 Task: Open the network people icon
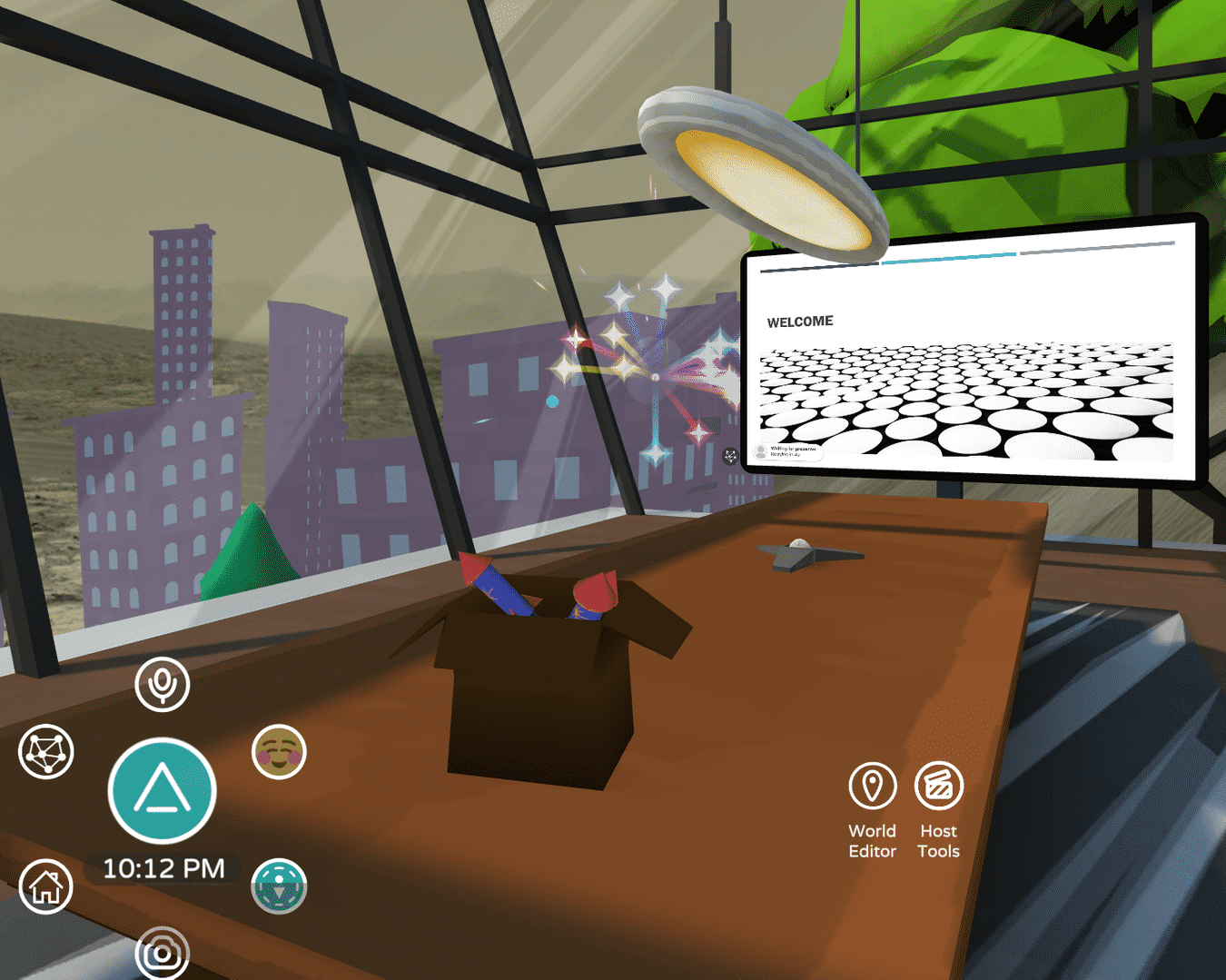point(46,752)
